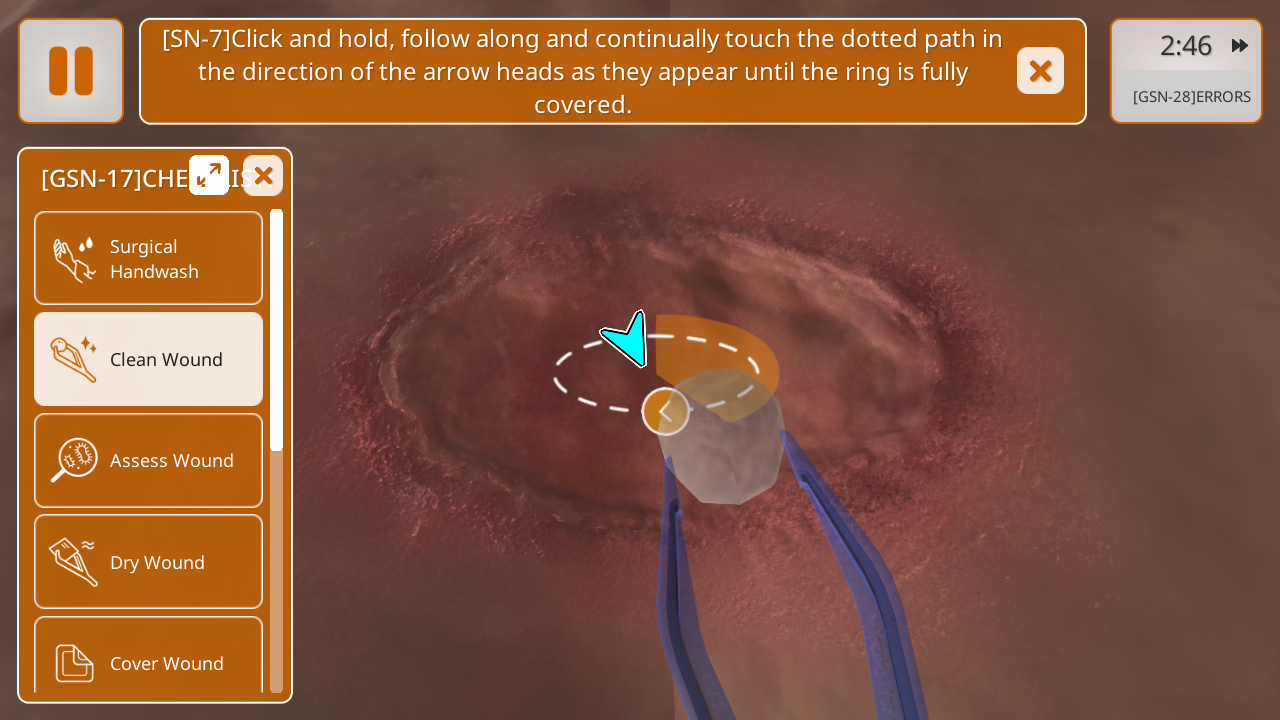Pick the Cover Wound step
Image resolution: width=1280 pixels, height=720 pixels.
tap(149, 661)
